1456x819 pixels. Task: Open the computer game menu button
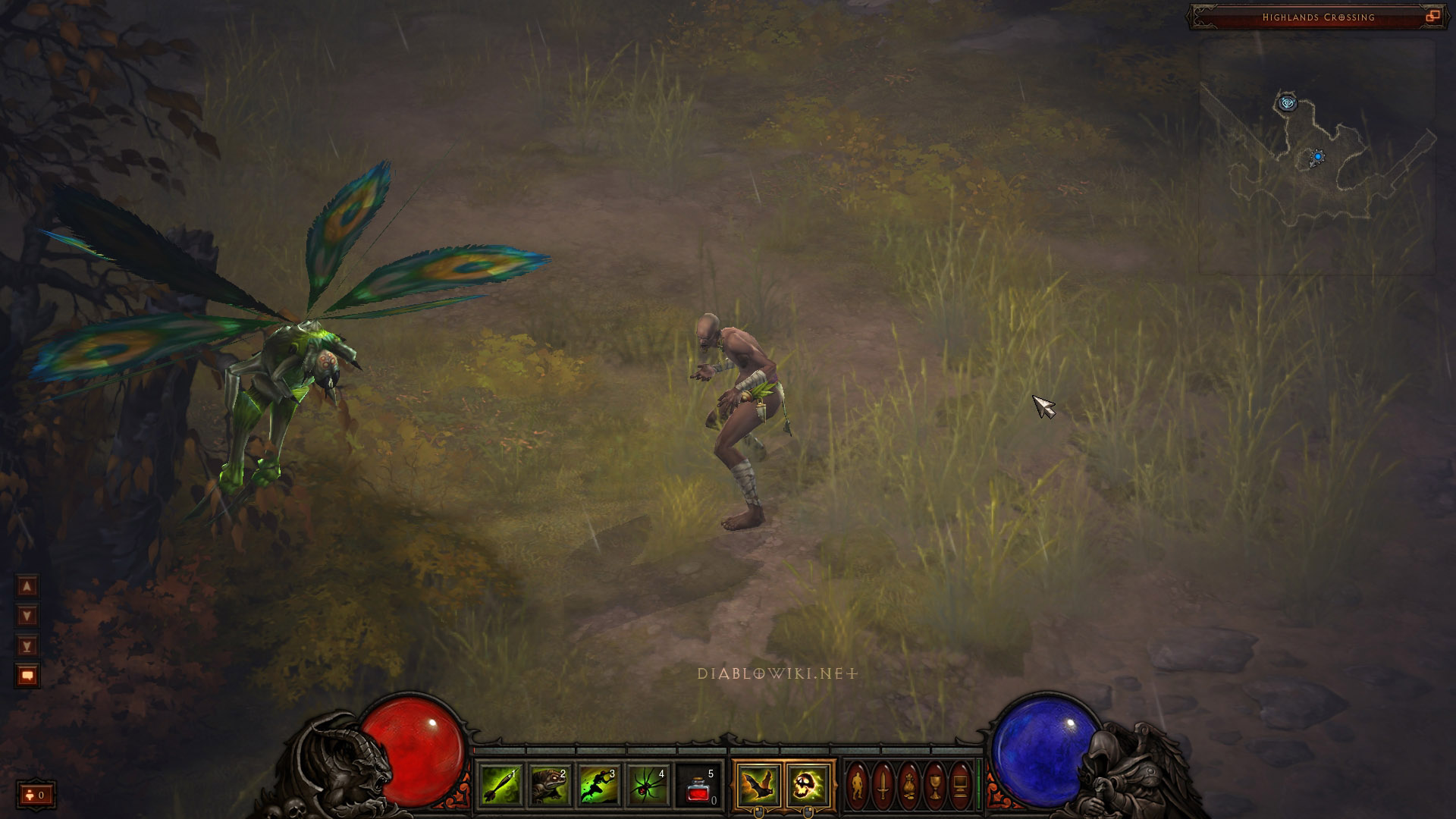960,786
